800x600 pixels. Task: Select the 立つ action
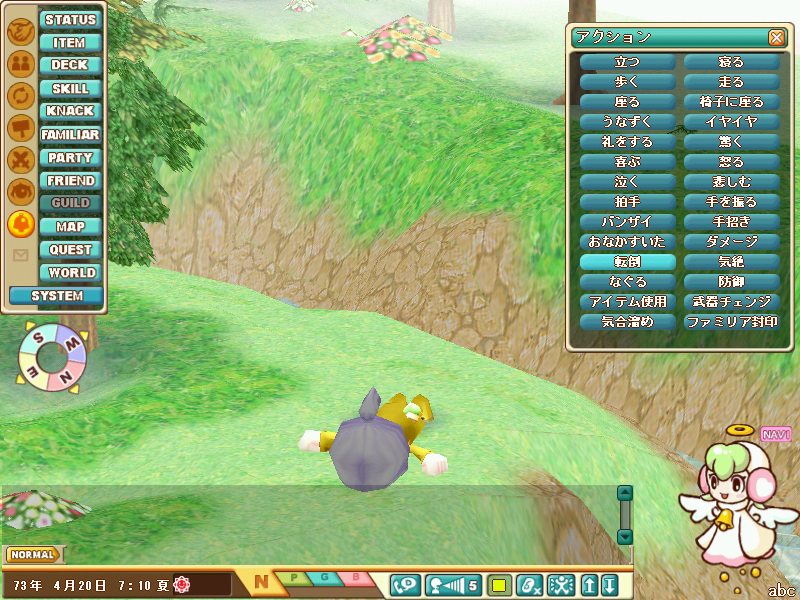(628, 62)
